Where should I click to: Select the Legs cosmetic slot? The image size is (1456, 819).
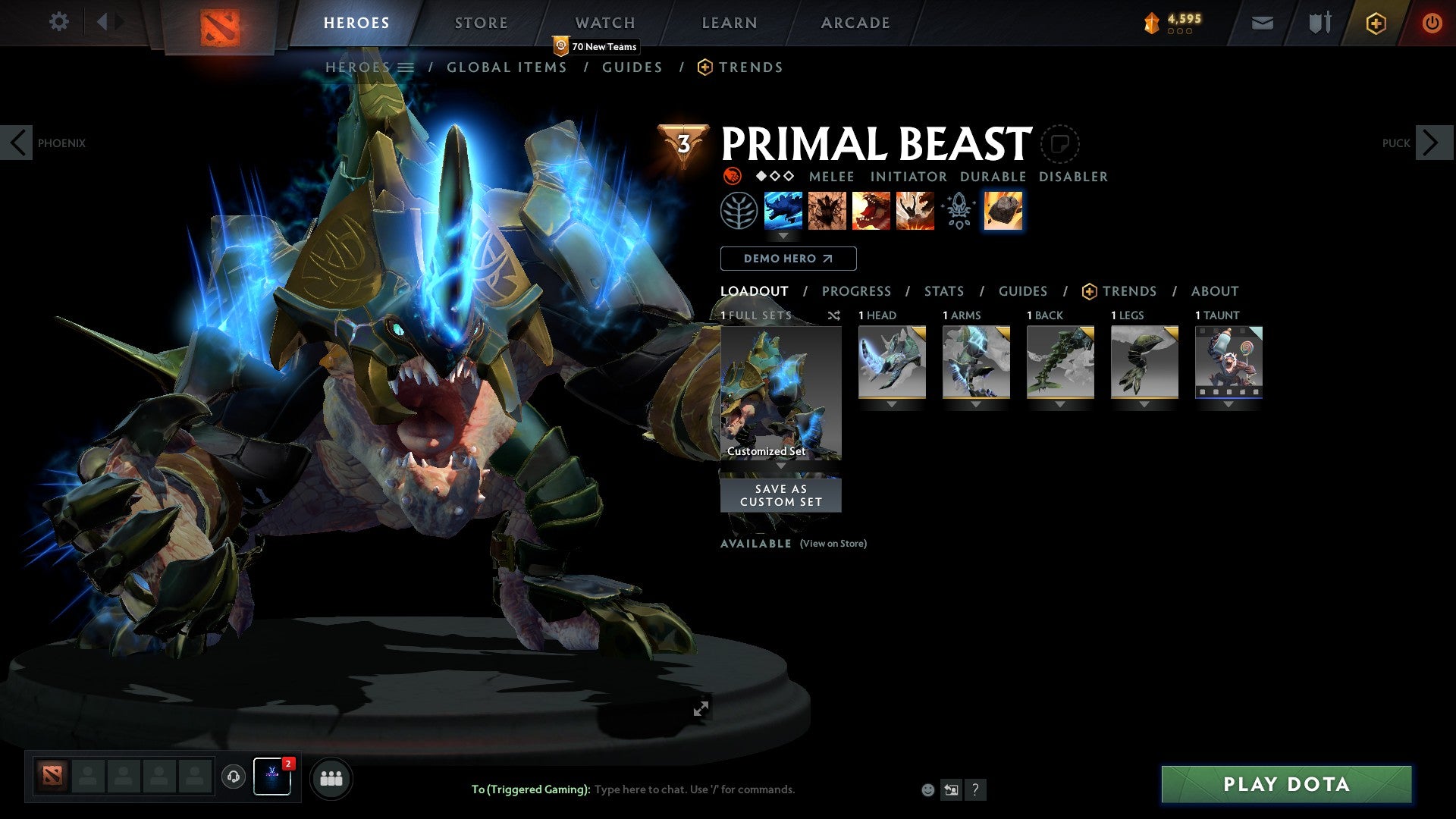[1144, 362]
